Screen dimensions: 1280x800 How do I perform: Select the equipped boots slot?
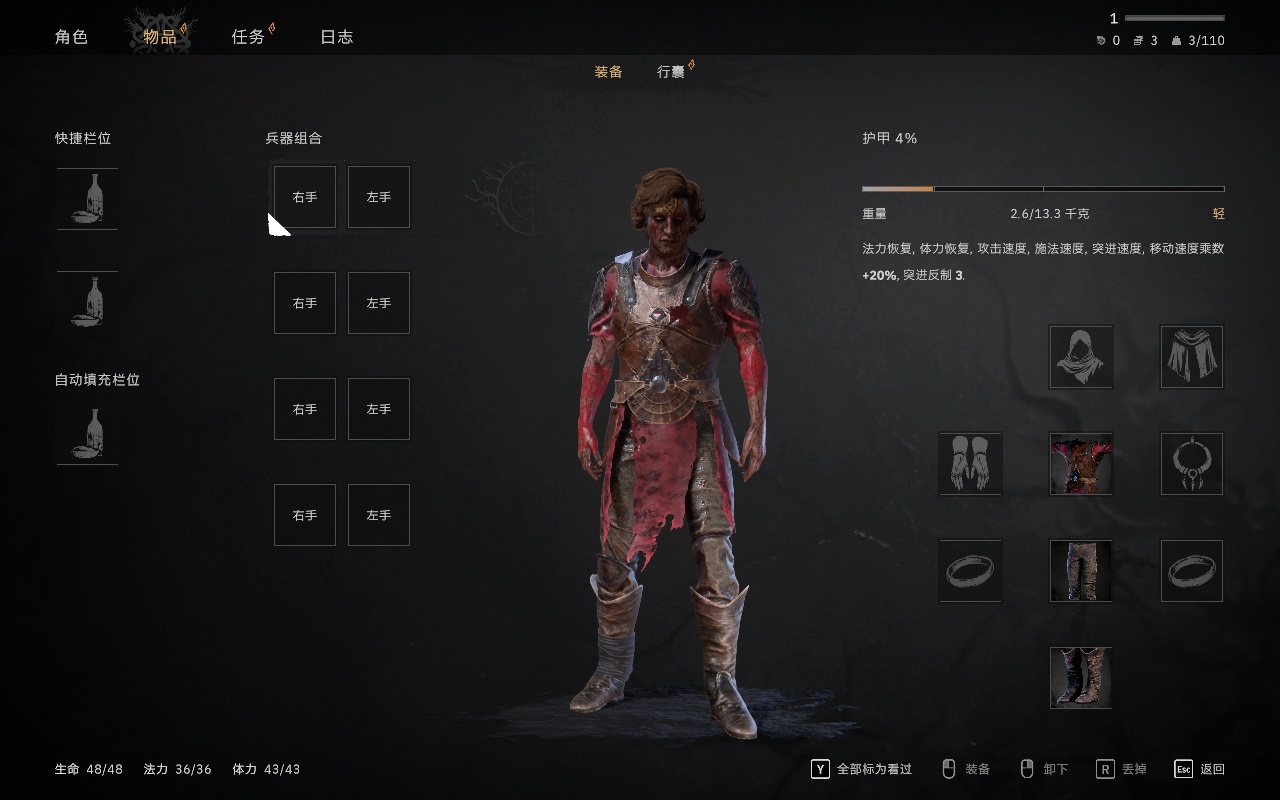point(1081,678)
